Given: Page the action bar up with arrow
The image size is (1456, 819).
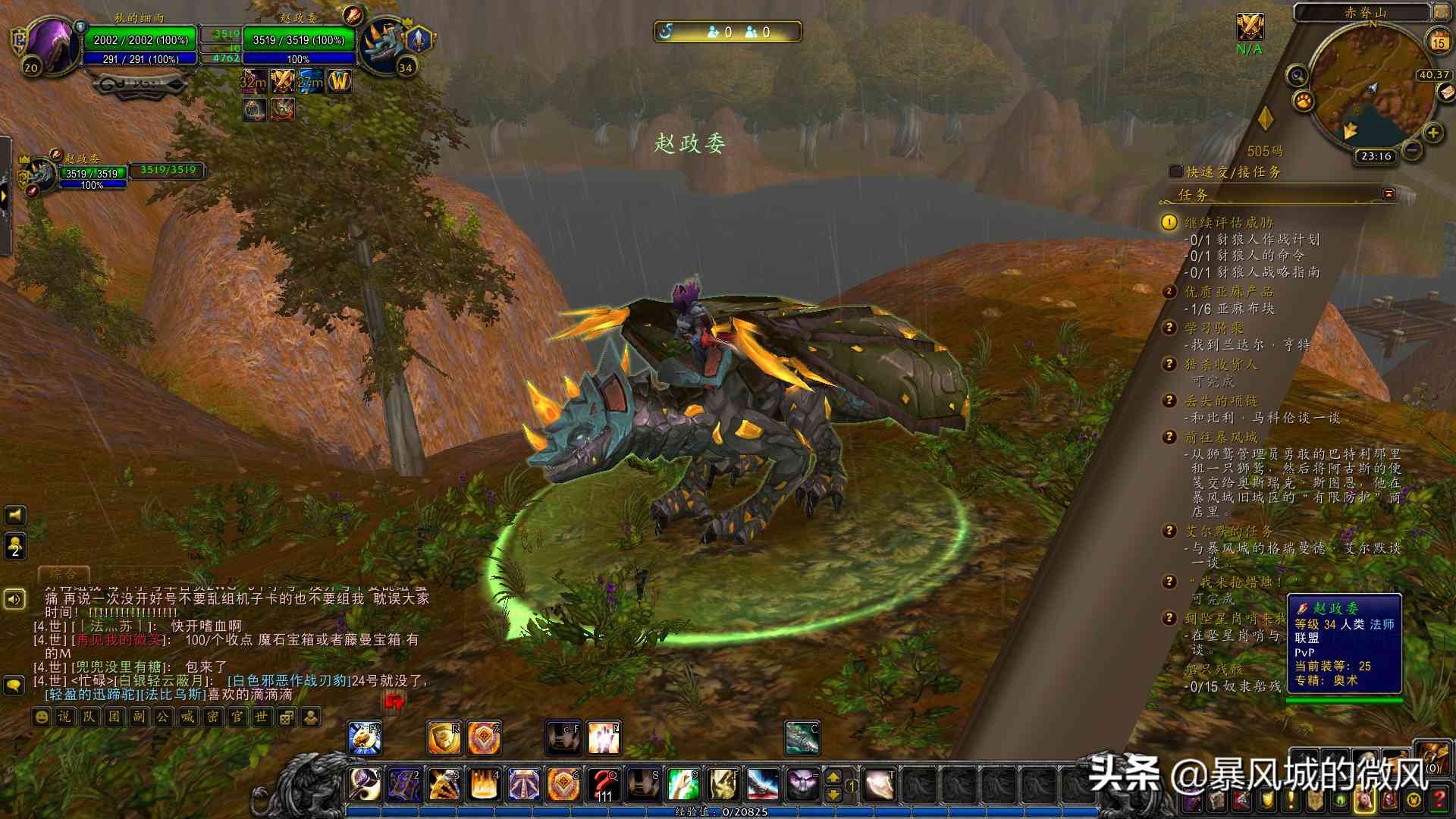Looking at the screenshot, I should point(833,777).
